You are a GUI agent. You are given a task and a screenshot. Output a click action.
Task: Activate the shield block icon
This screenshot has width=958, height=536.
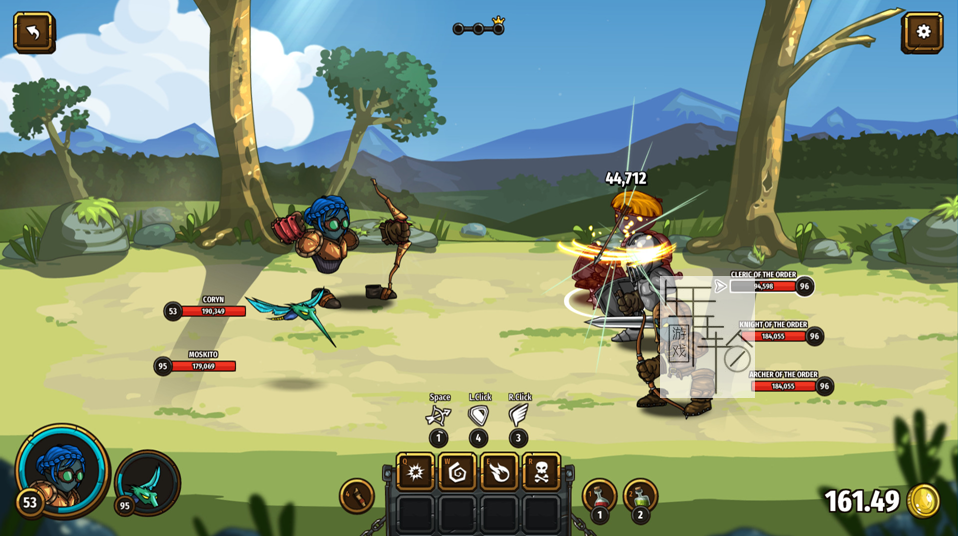[479, 415]
